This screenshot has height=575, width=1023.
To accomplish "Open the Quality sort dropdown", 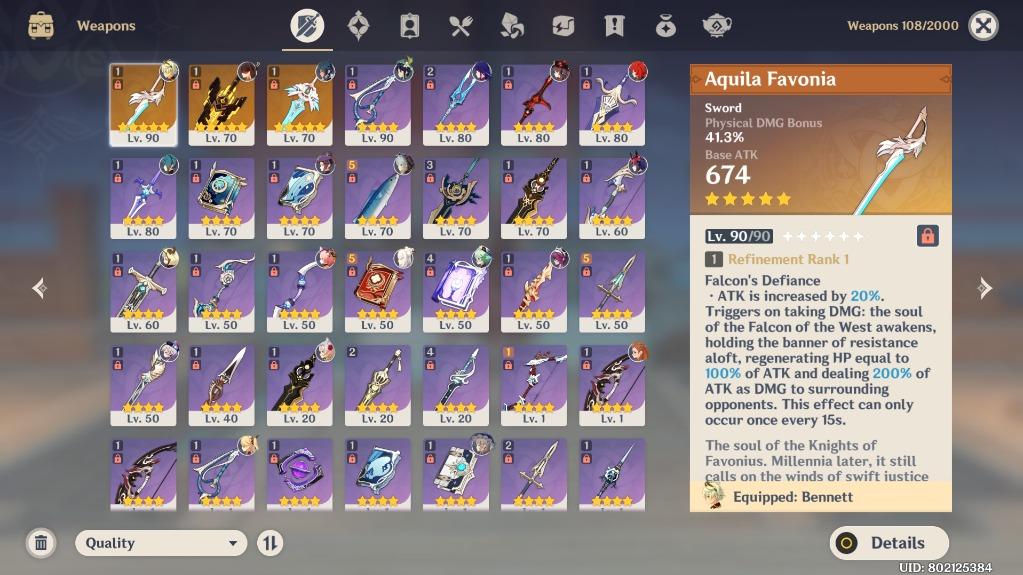I will point(161,543).
